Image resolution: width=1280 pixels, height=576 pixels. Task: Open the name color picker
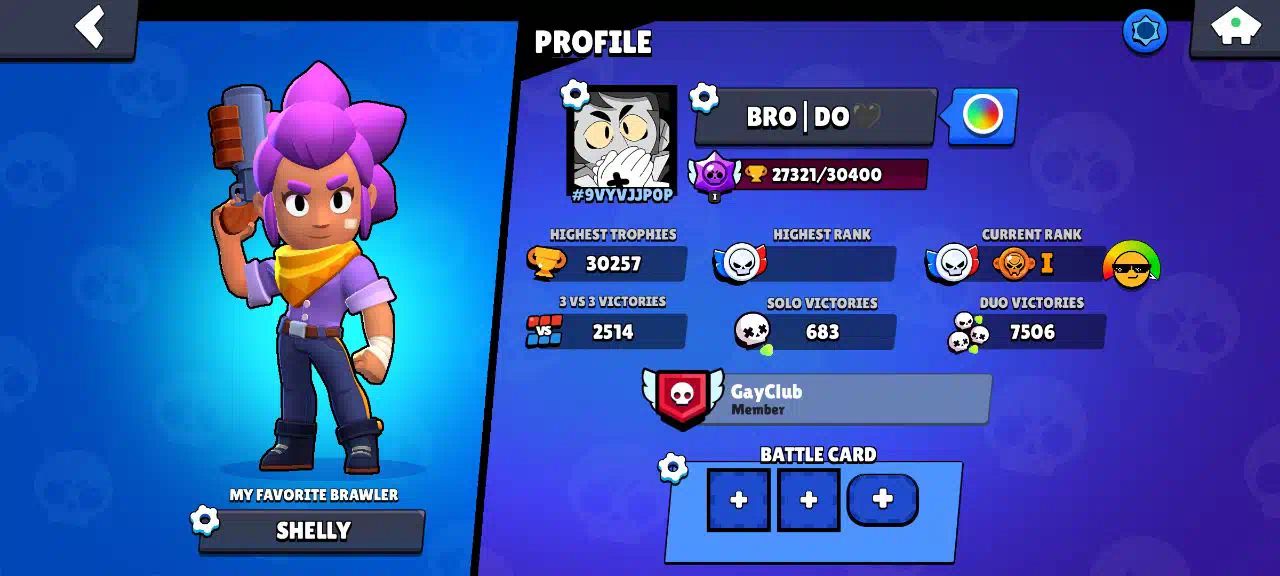(982, 115)
